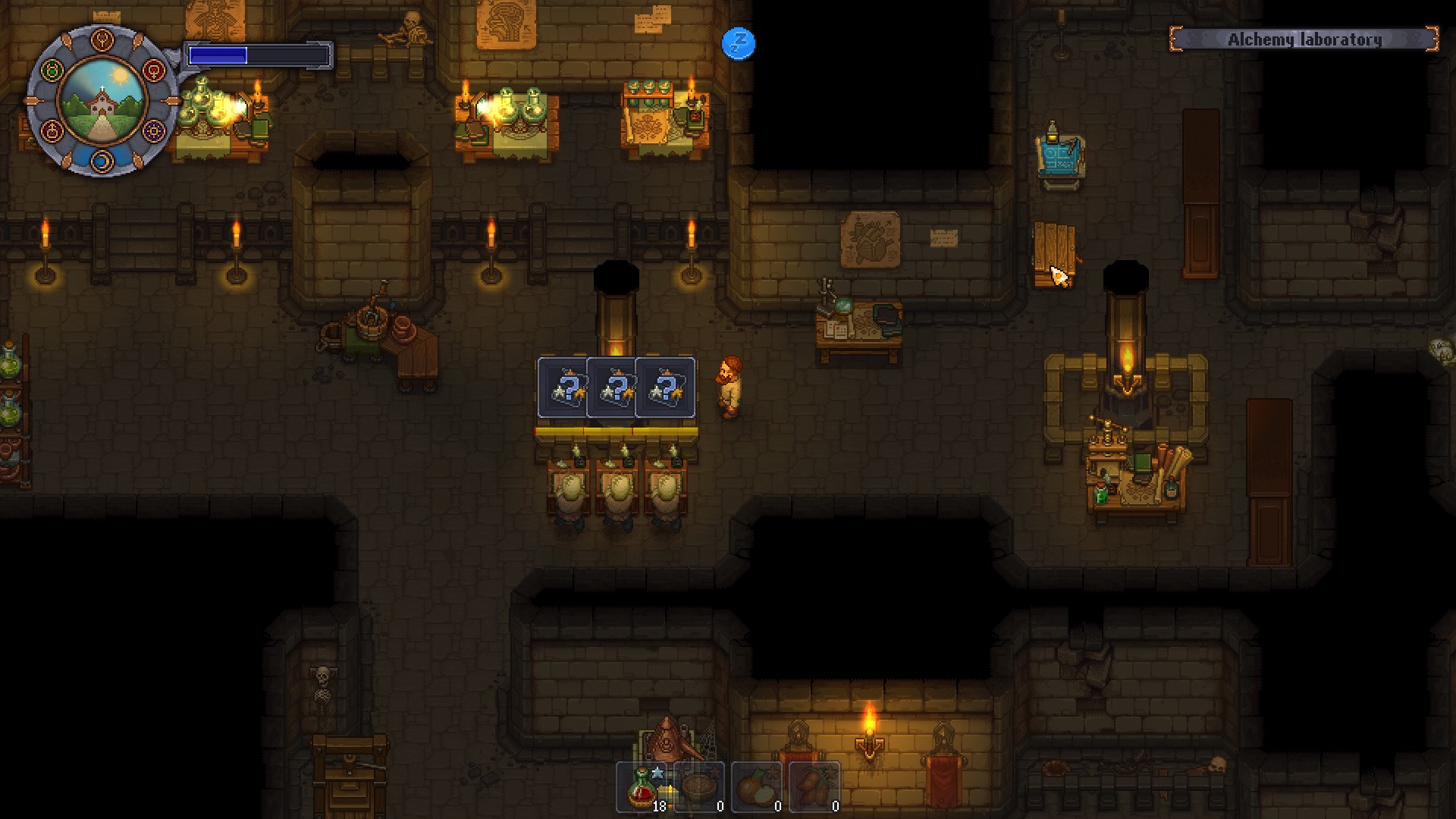Click the blue moon symbol on the day wheel
The image size is (1456, 819).
102,160
